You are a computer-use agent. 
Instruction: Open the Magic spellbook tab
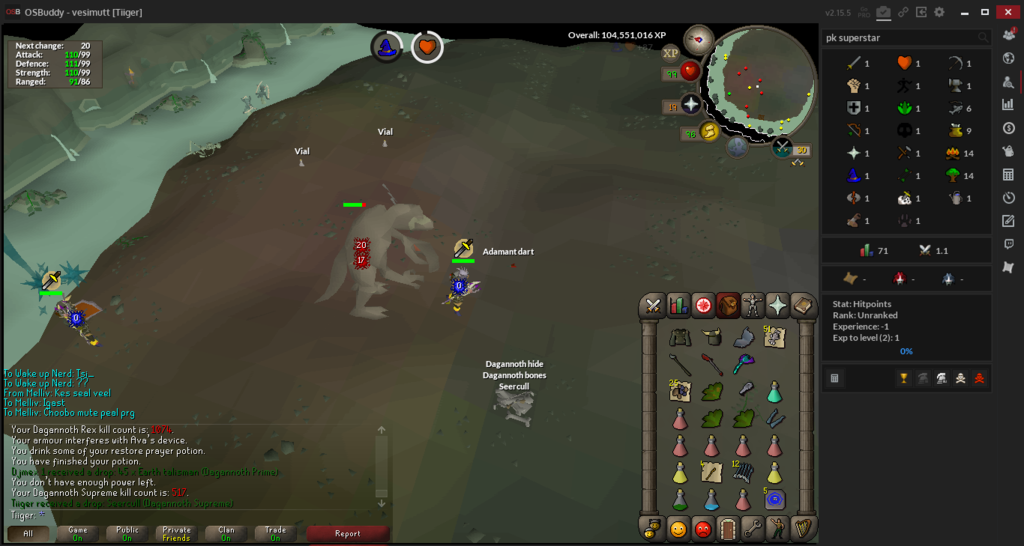click(x=803, y=306)
